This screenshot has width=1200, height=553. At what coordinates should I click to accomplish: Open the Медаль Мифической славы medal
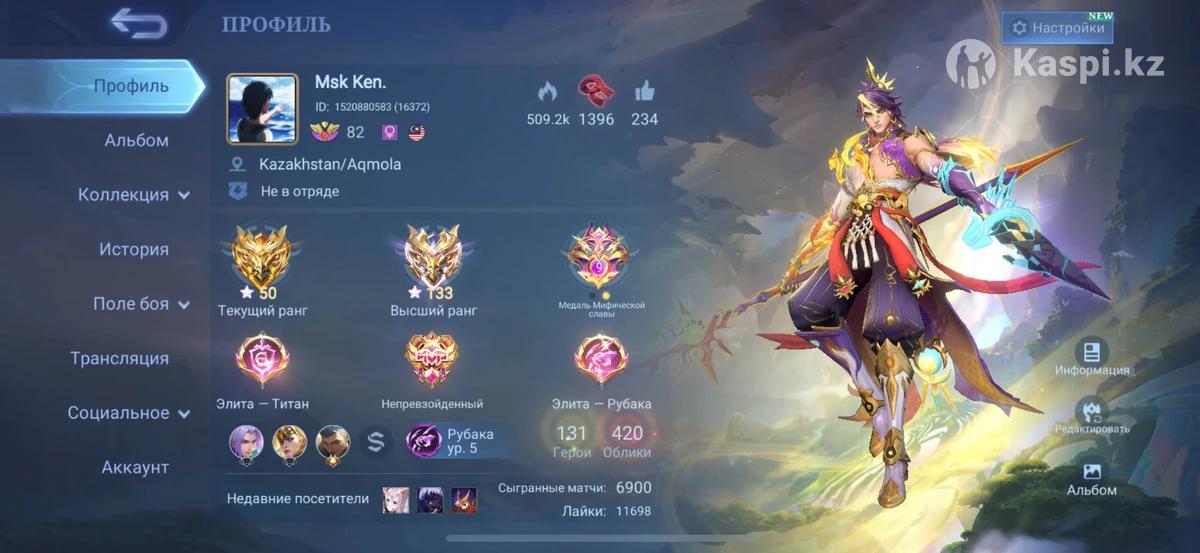pyautogui.click(x=600, y=260)
